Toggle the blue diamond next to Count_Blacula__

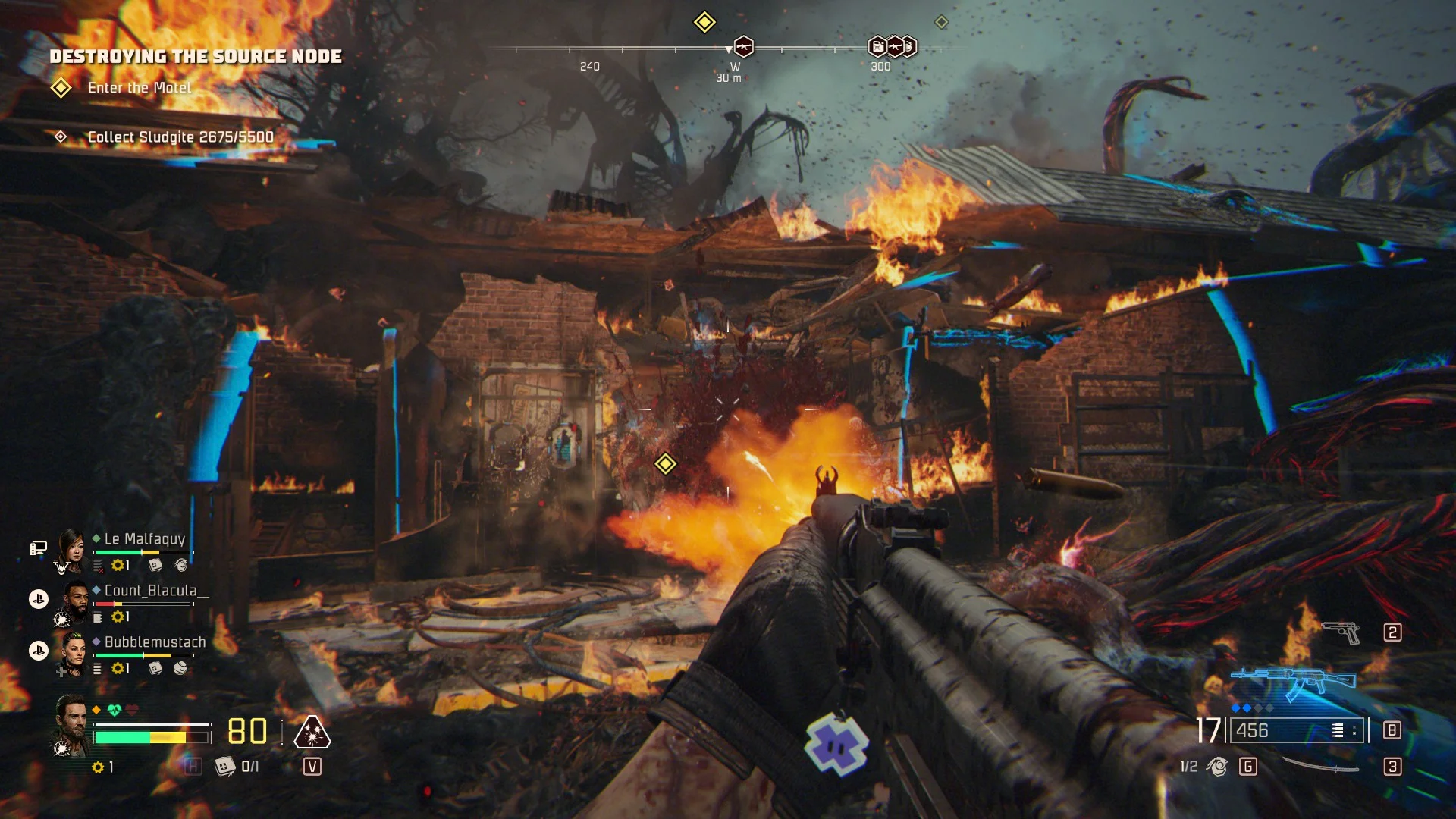(x=96, y=590)
